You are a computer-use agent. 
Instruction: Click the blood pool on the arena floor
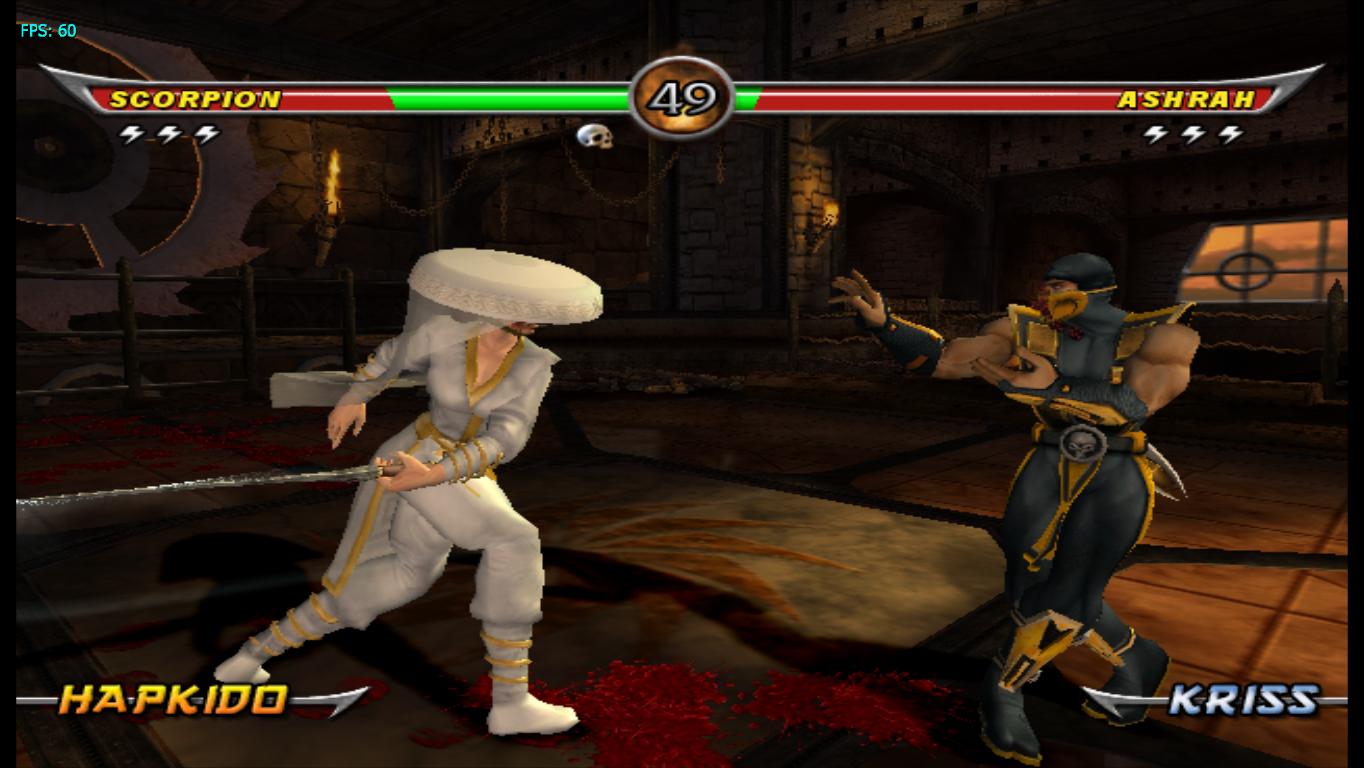(x=640, y=710)
